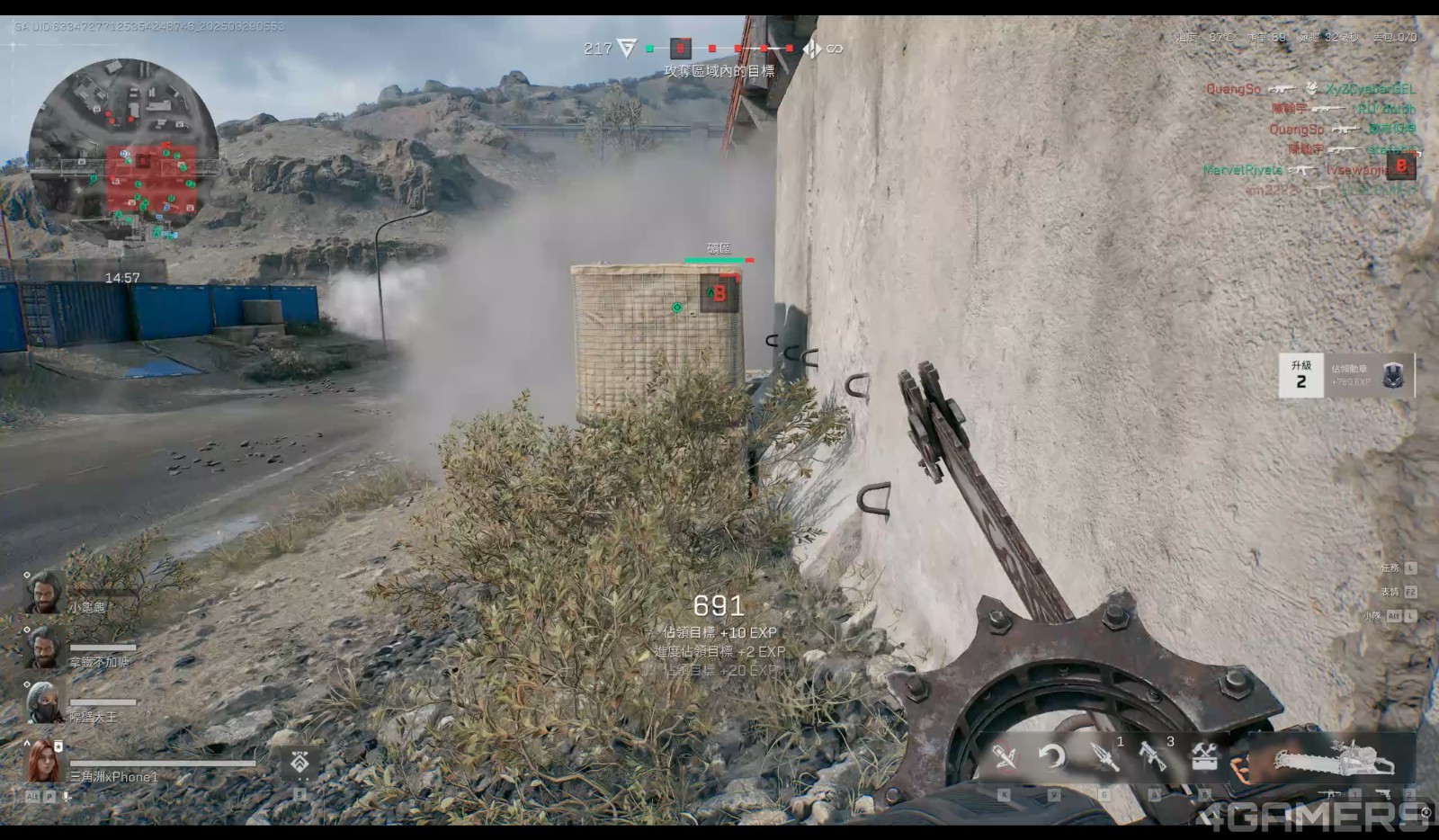
Task: Activate the chevron rank skill icon
Action: point(299,763)
